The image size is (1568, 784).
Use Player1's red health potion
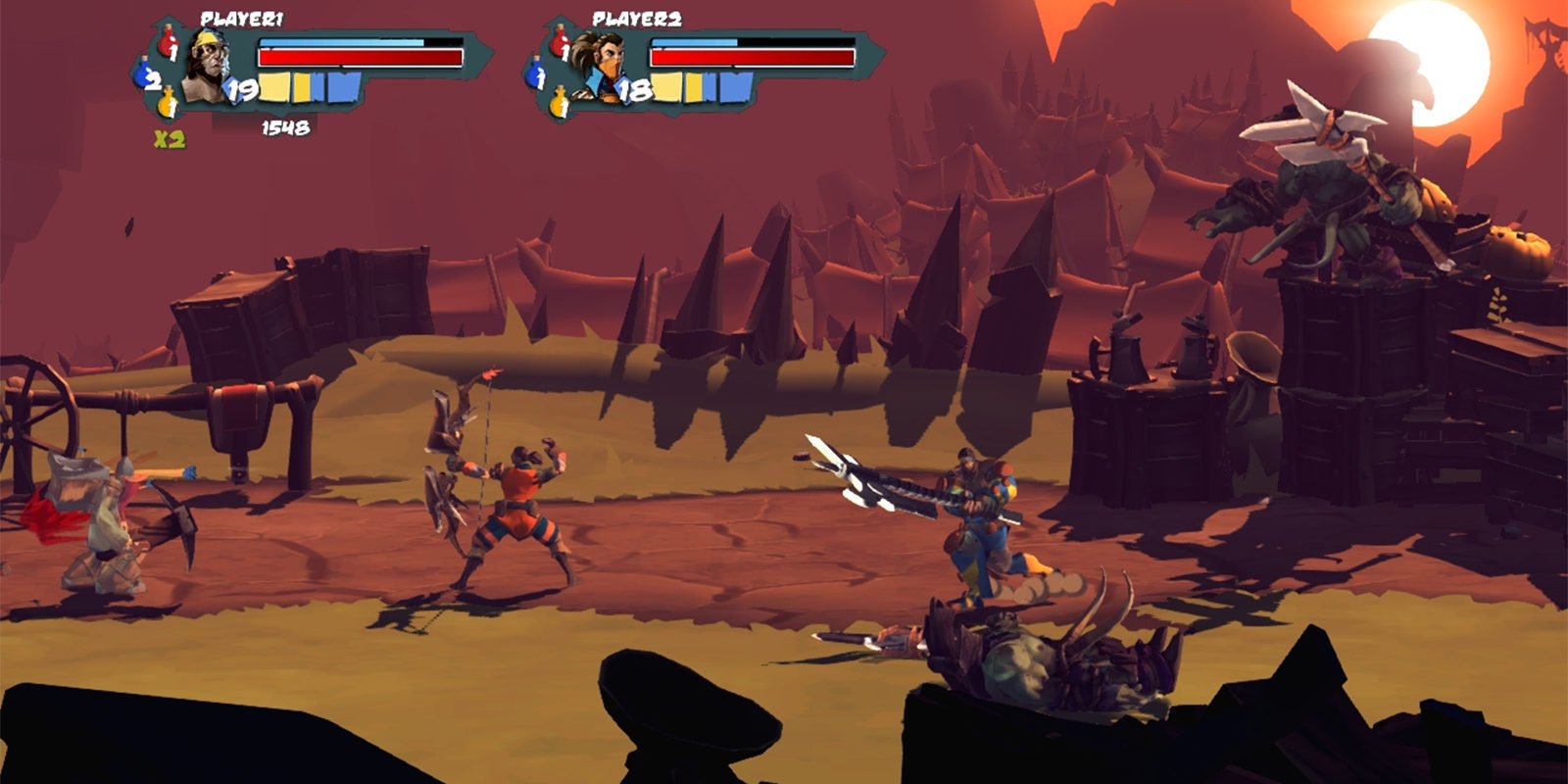click(169, 41)
